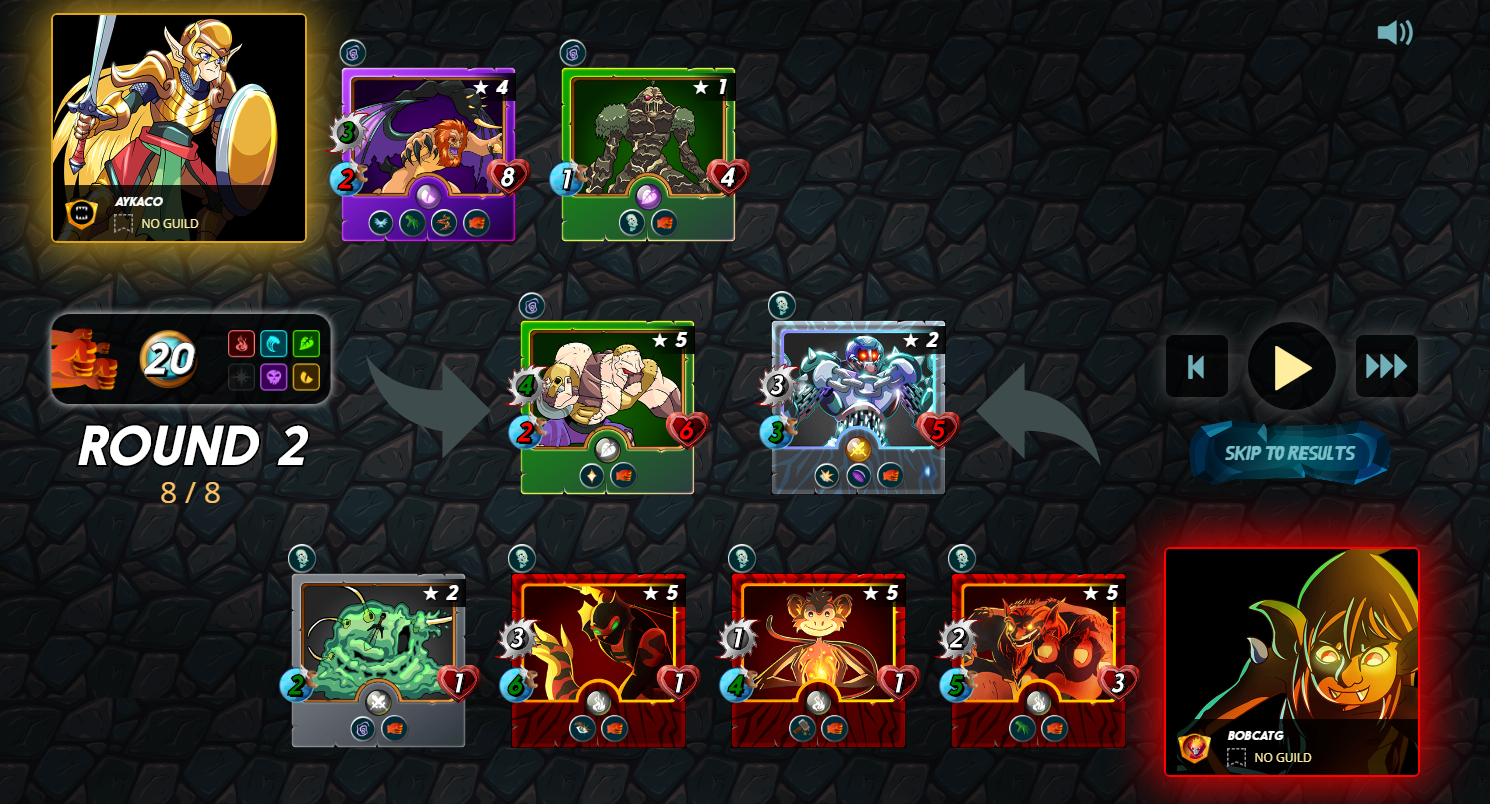The width and height of the screenshot is (1490, 804).
Task: Click the Skip to Results button
Action: [1290, 451]
